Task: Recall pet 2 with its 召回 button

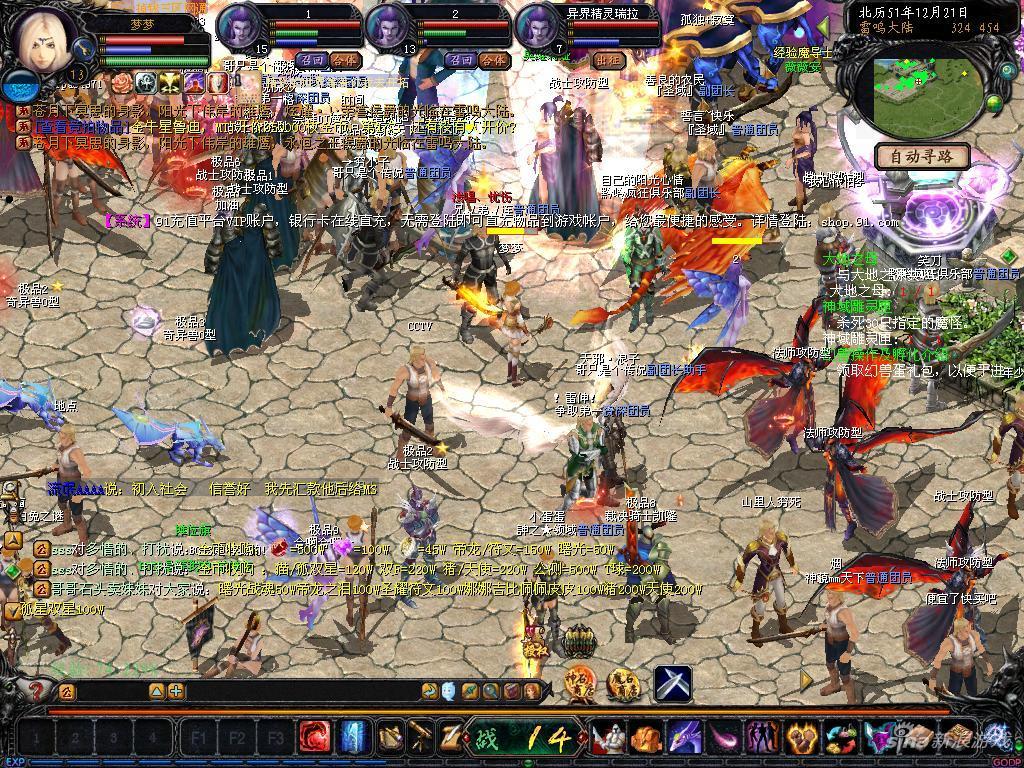Action: tap(461, 60)
